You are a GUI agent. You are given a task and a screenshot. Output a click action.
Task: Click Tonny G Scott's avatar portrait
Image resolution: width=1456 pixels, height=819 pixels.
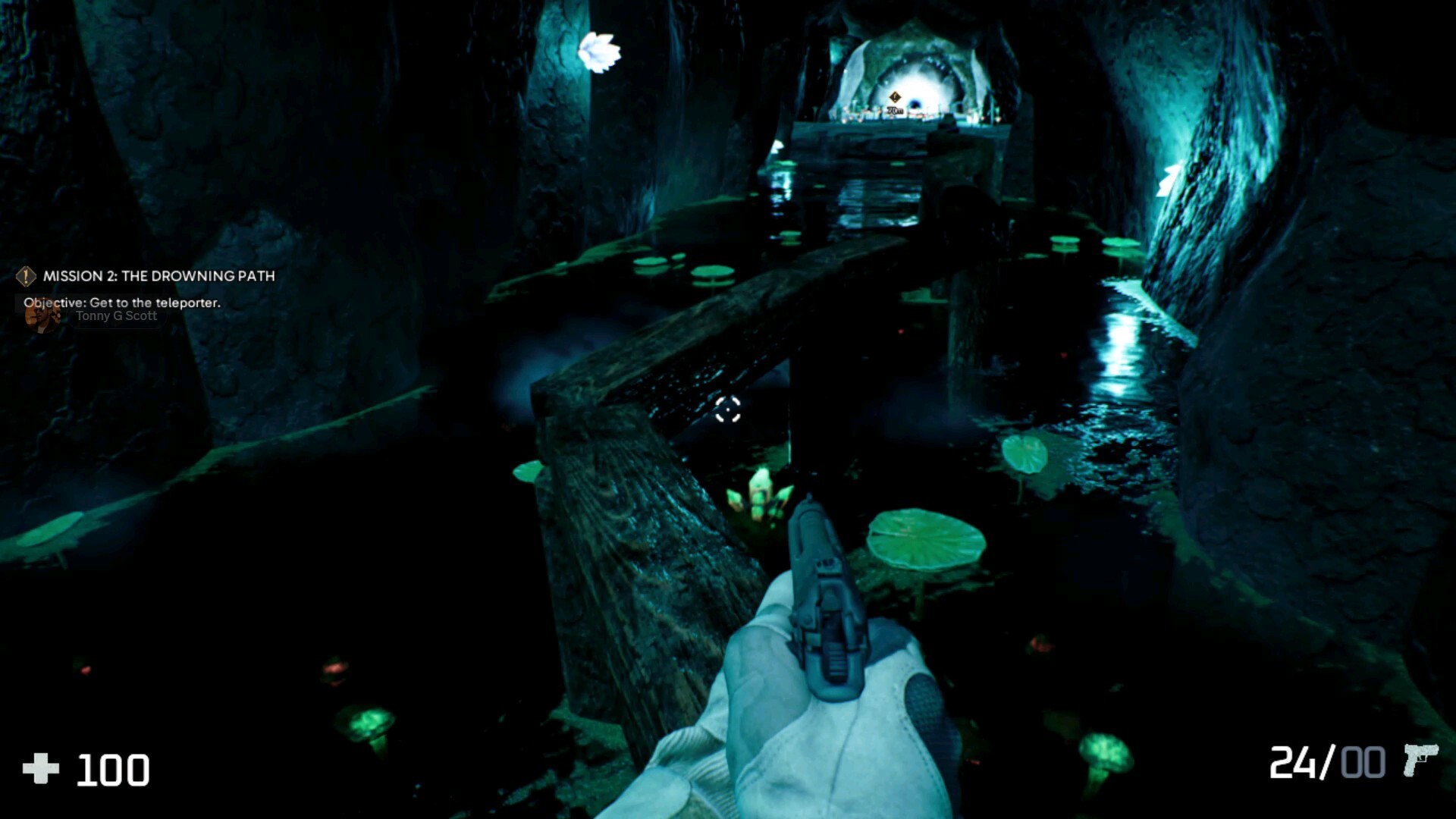(42, 316)
